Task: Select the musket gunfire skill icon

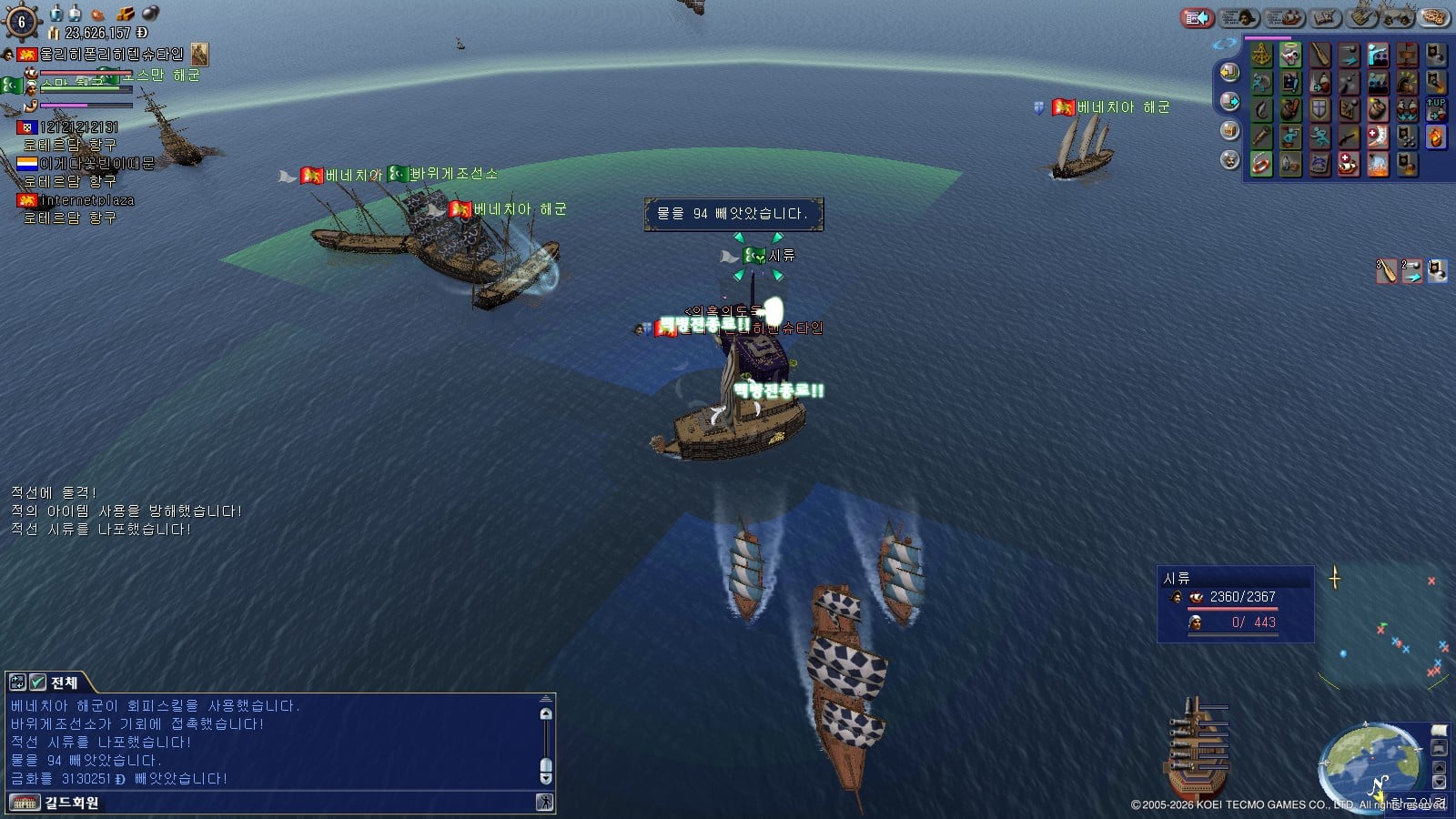Action: coord(1349,137)
